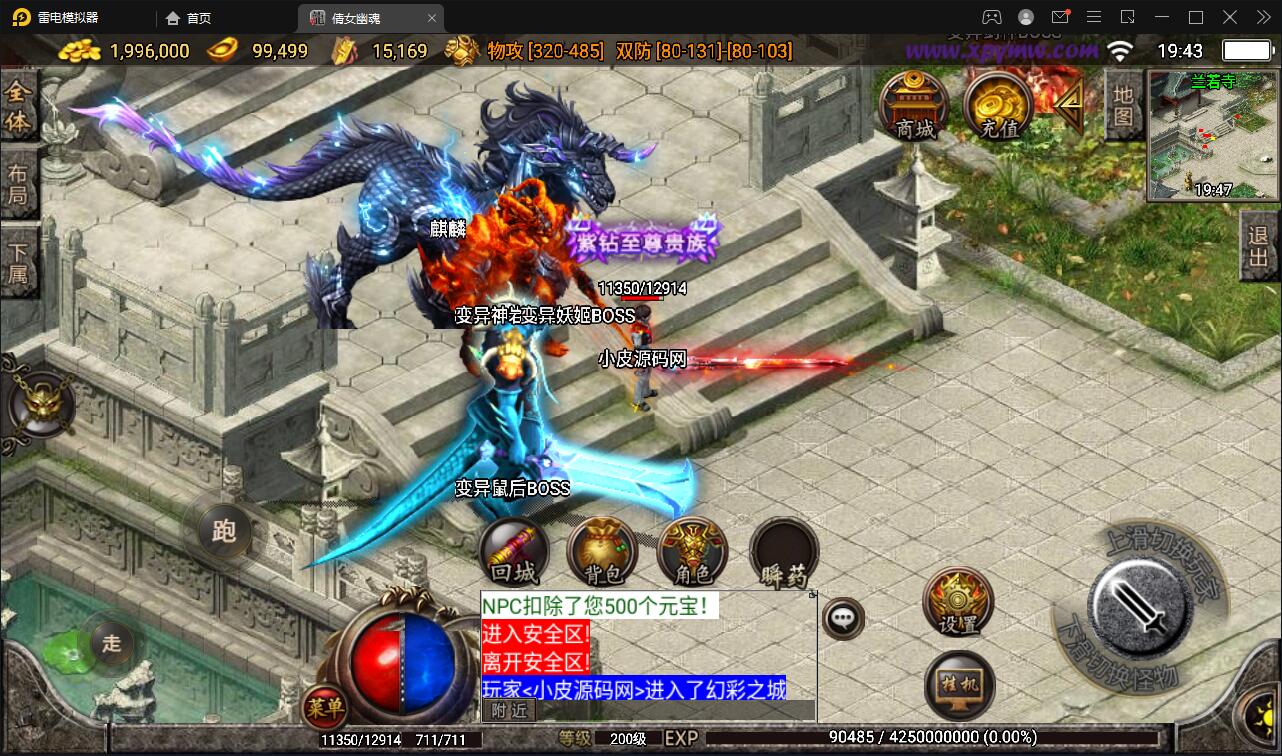
Task: Open the LDPlayer hamburger menu
Action: [x=1094, y=17]
